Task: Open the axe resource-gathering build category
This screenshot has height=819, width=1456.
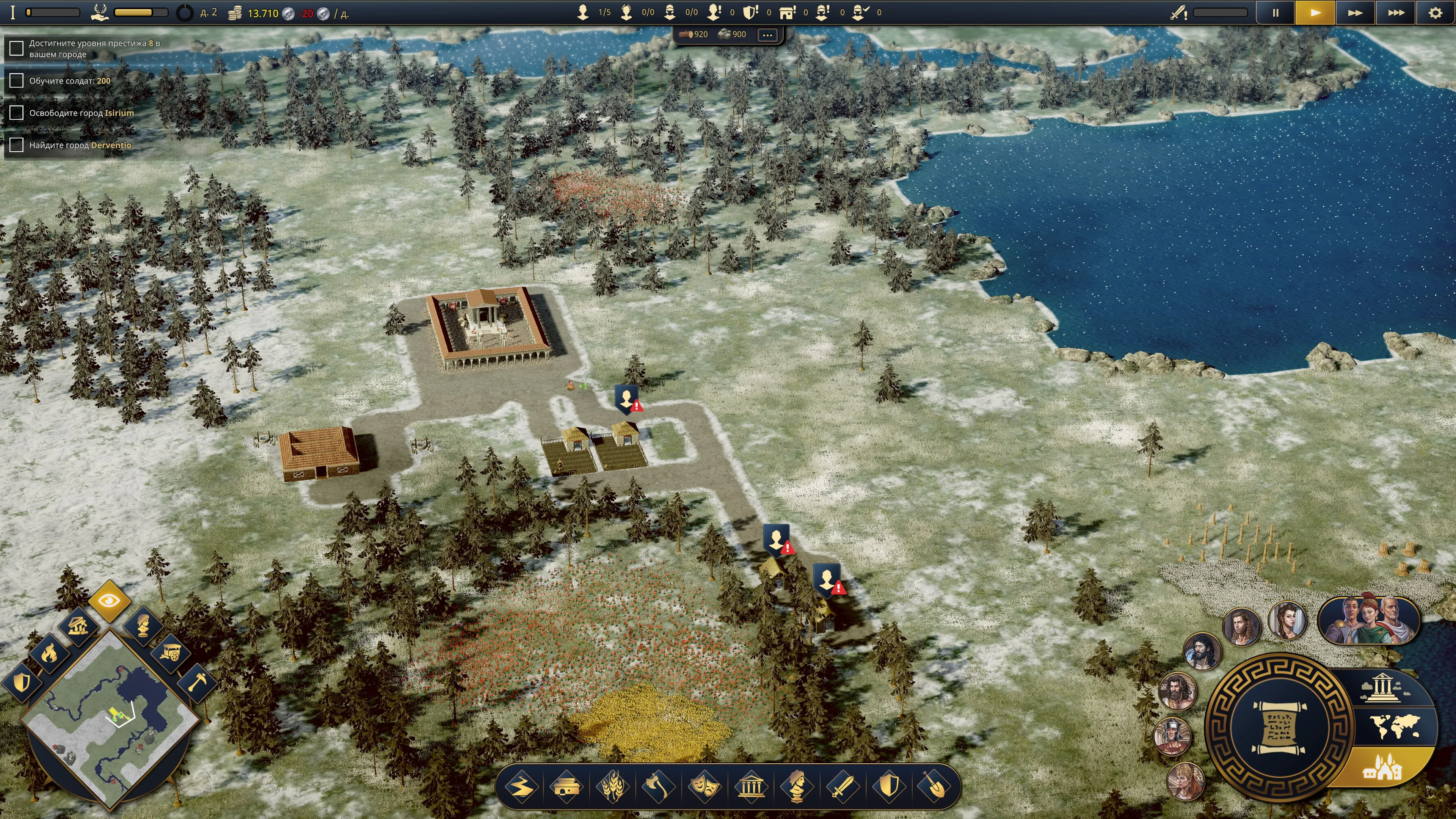Action: (659, 786)
